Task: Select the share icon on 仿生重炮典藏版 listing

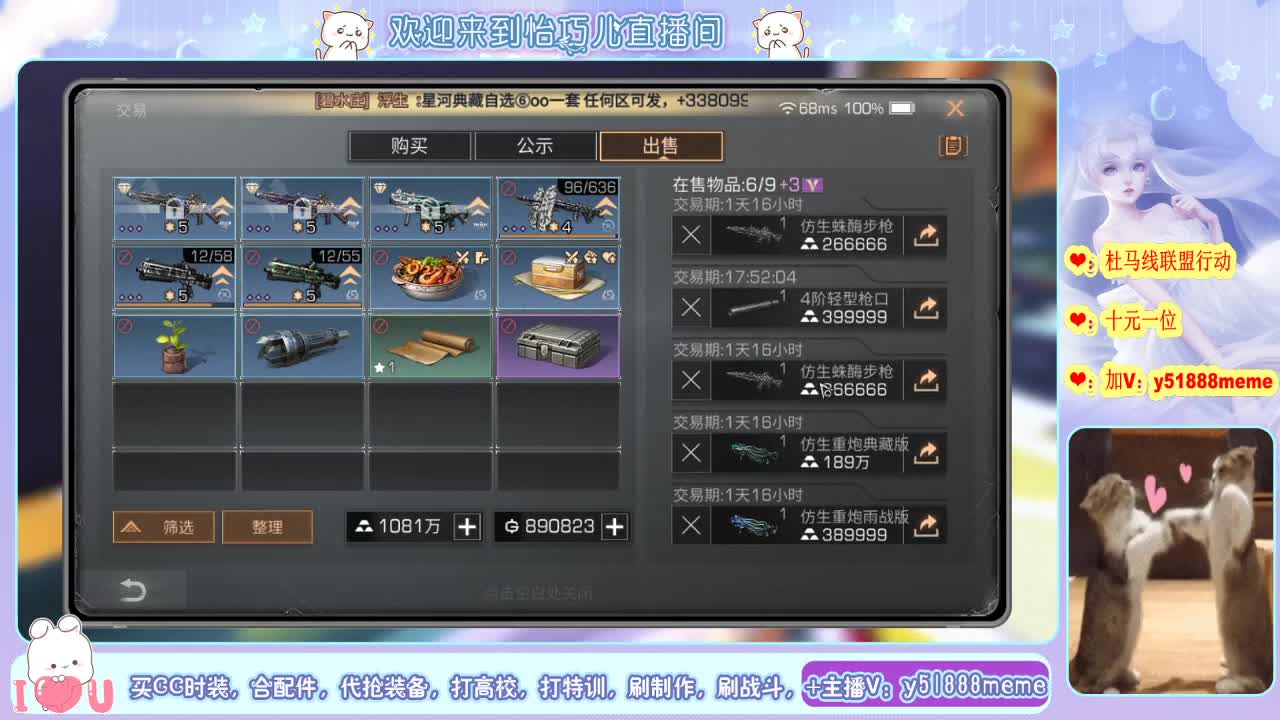Action: (925, 452)
